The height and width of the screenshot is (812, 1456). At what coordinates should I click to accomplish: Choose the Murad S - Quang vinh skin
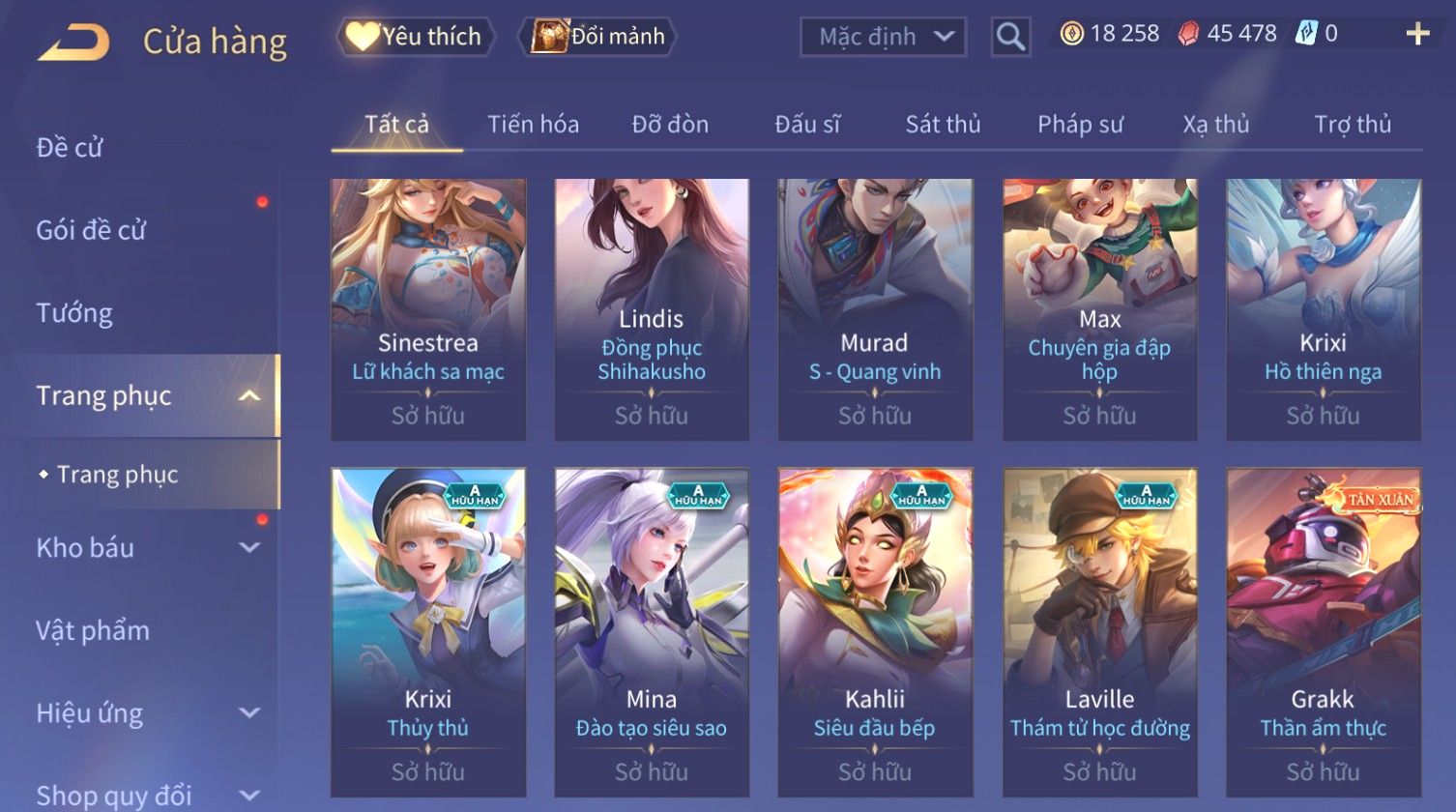click(x=875, y=308)
